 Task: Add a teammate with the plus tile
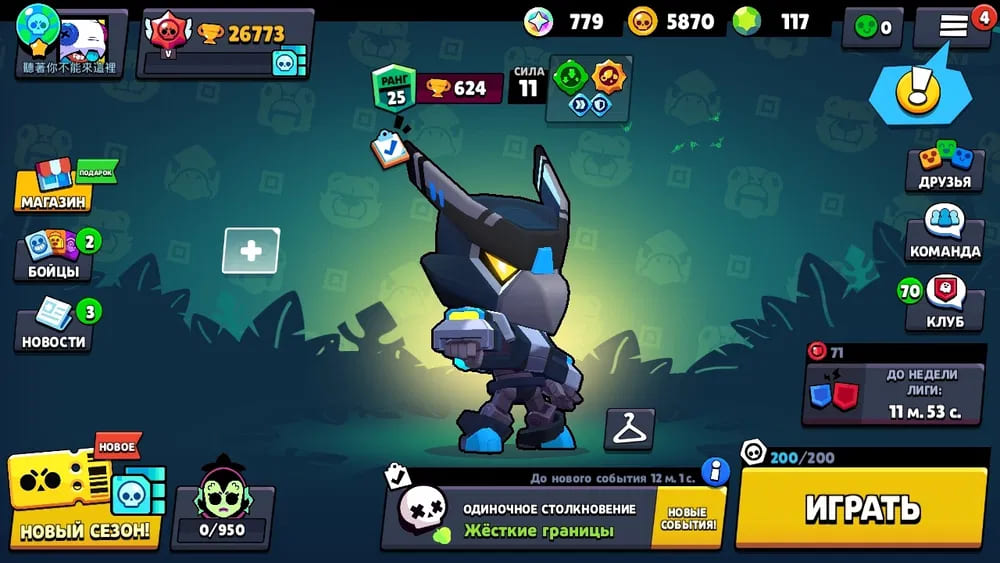pos(251,251)
